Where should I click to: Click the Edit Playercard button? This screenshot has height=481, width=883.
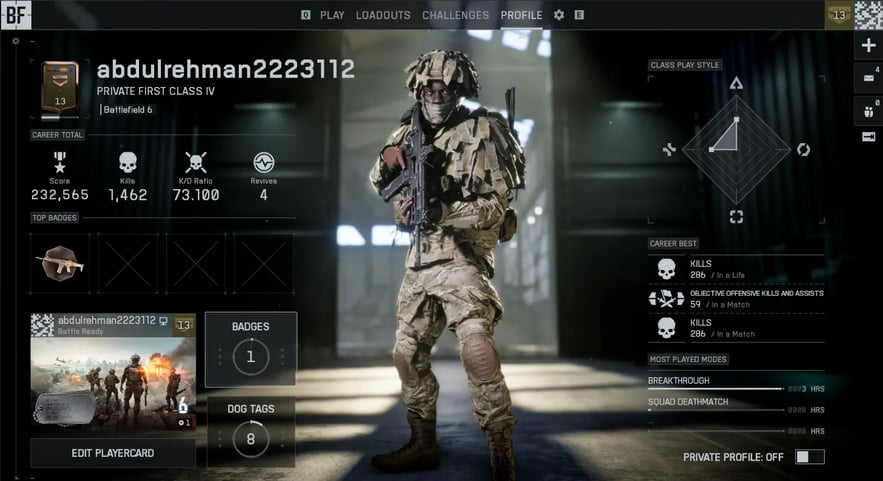tap(112, 453)
